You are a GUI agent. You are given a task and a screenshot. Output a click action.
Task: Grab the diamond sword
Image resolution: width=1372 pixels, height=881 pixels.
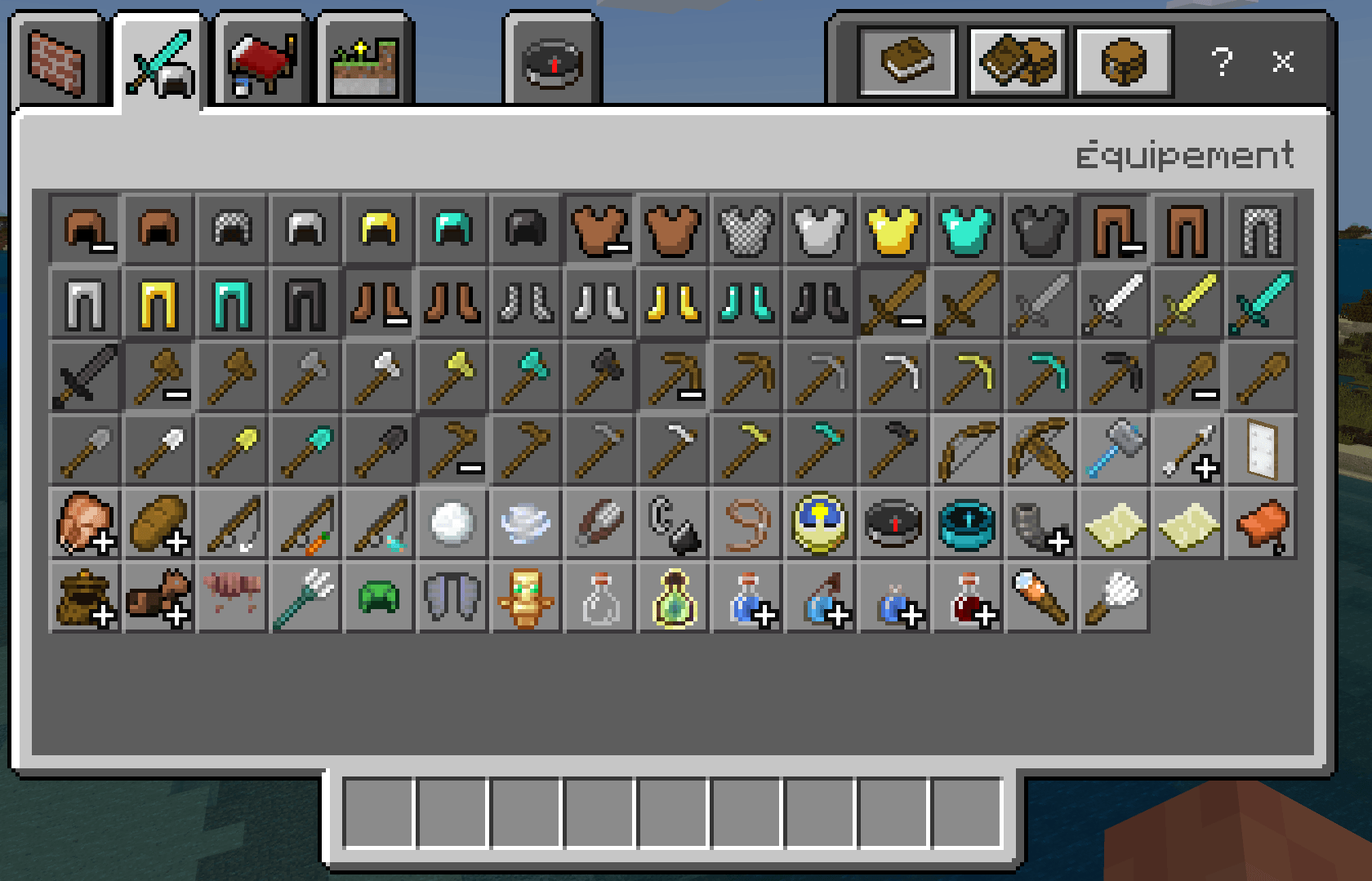pyautogui.click(x=1260, y=303)
